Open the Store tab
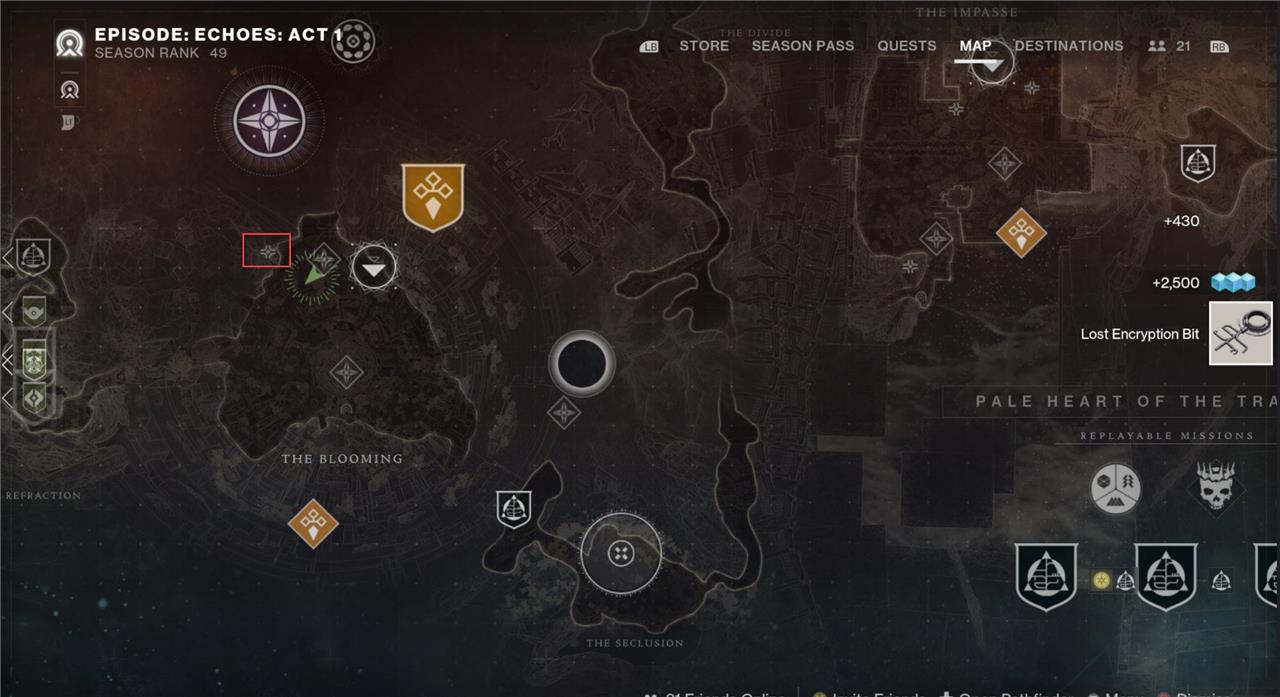This screenshot has height=697, width=1280. 704,46
